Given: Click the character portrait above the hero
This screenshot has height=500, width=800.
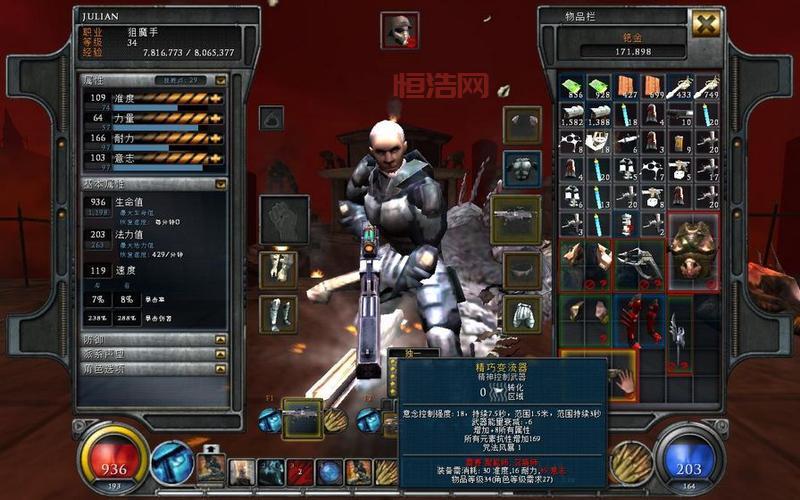Looking at the screenshot, I should 399,31.
